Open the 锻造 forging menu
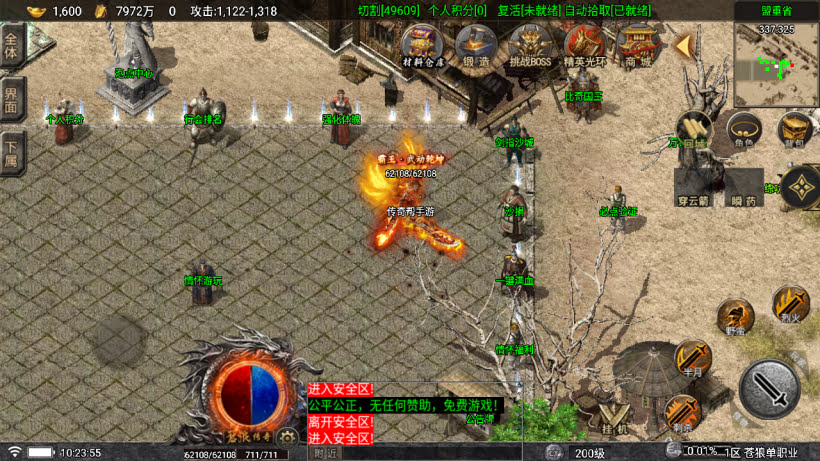Viewport: 820px width, 461px height. pyautogui.click(x=476, y=45)
